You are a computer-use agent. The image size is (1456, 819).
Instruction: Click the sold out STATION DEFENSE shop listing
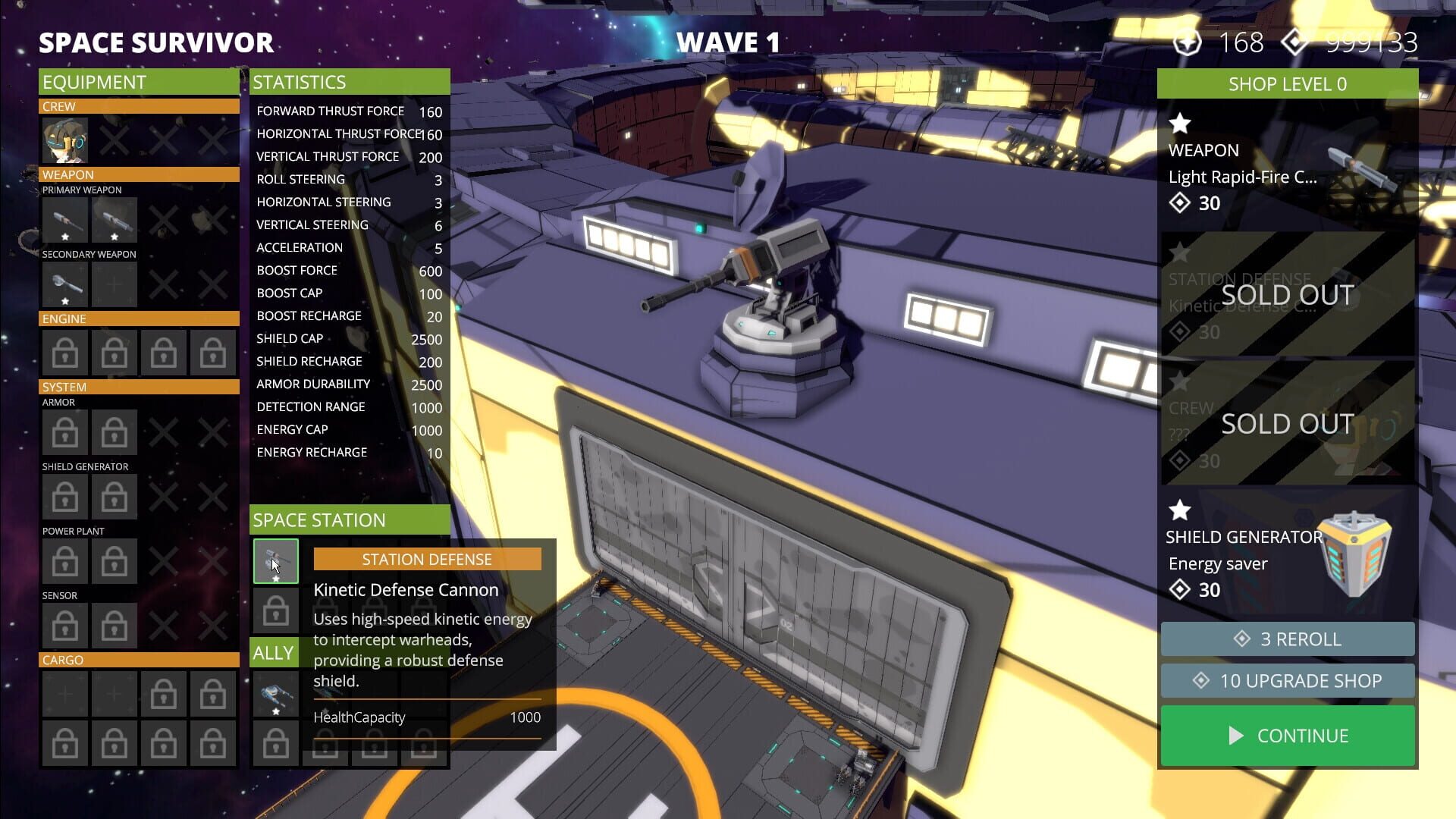coord(1286,296)
